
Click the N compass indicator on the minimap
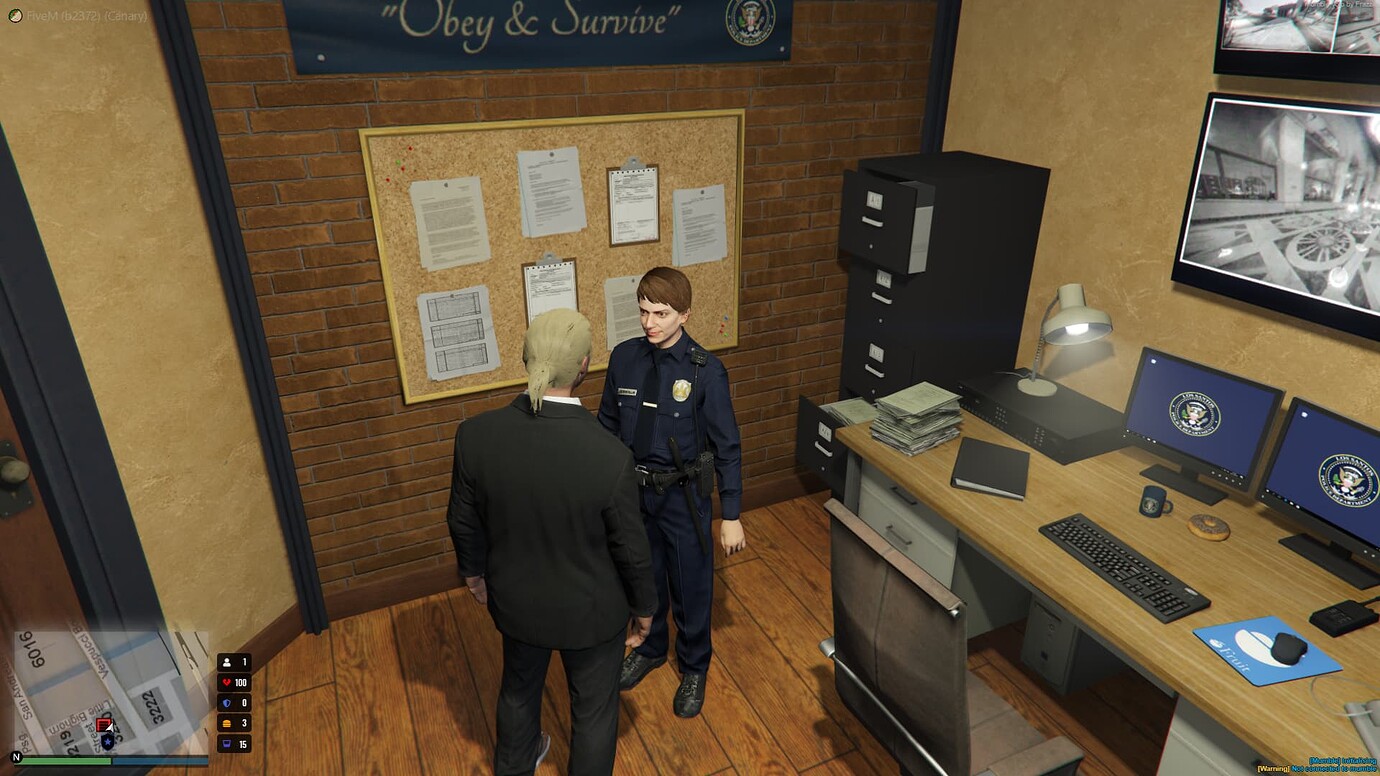[x=14, y=758]
